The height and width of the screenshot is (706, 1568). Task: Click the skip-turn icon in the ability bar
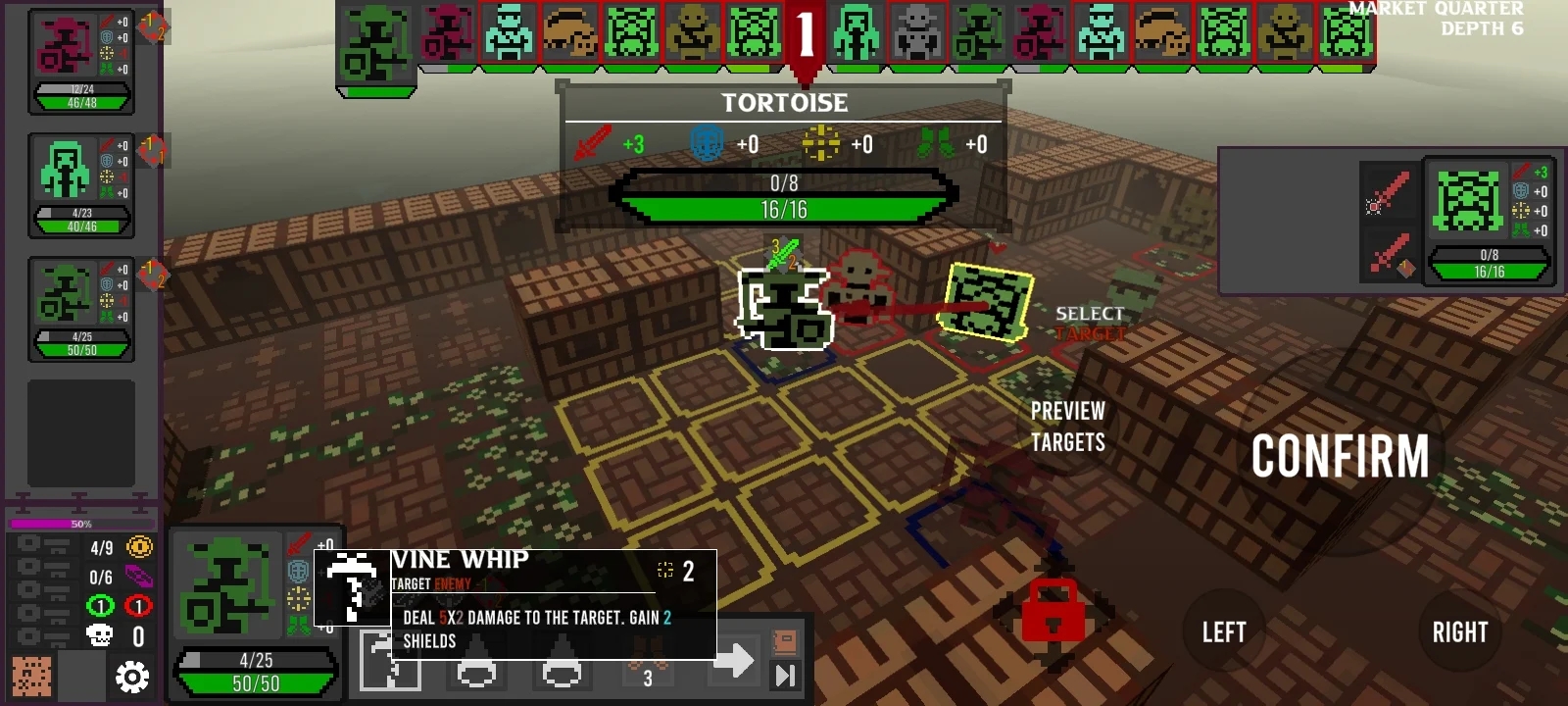(x=785, y=676)
